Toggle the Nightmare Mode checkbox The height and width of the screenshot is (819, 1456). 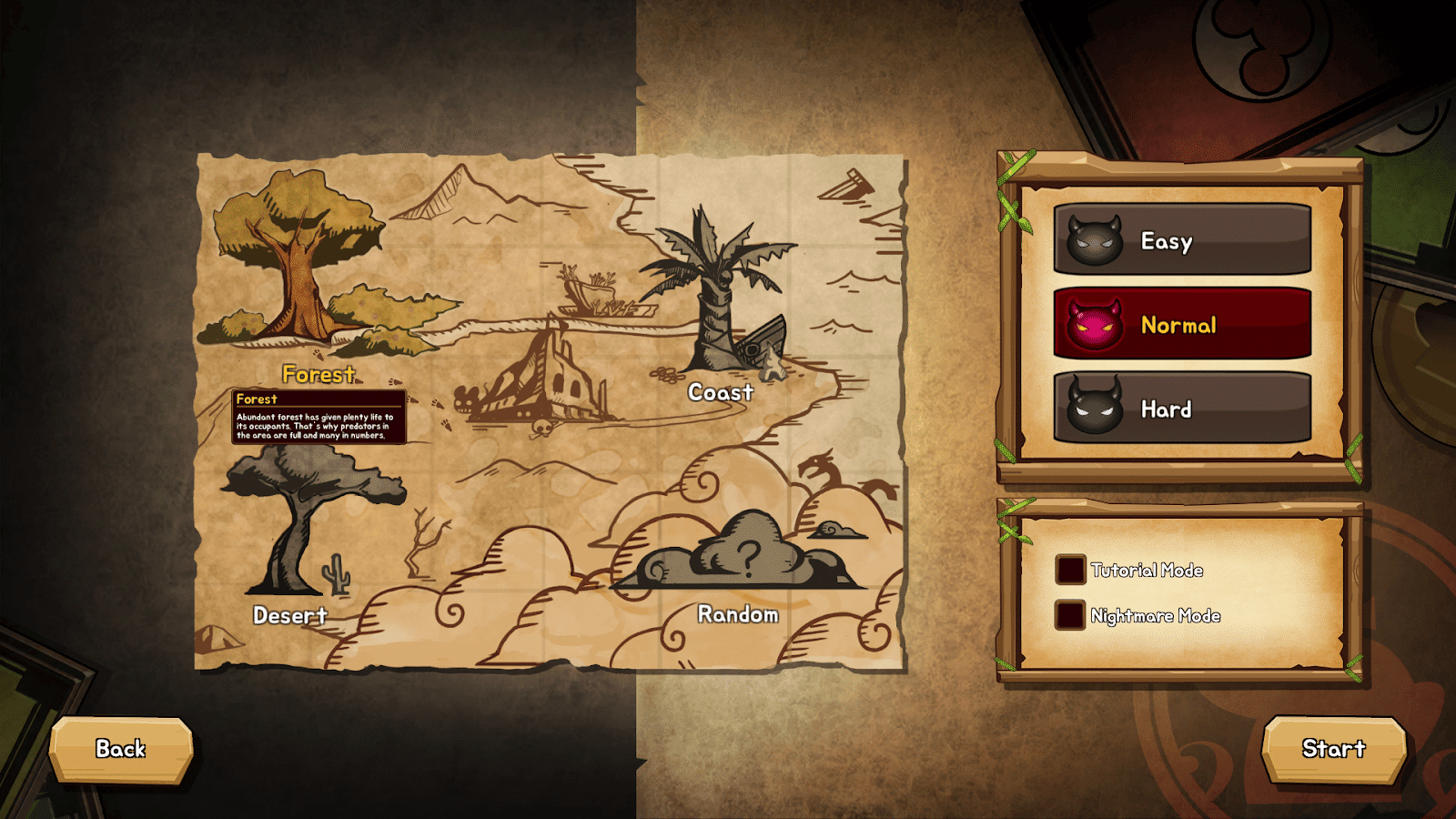click(x=1070, y=616)
